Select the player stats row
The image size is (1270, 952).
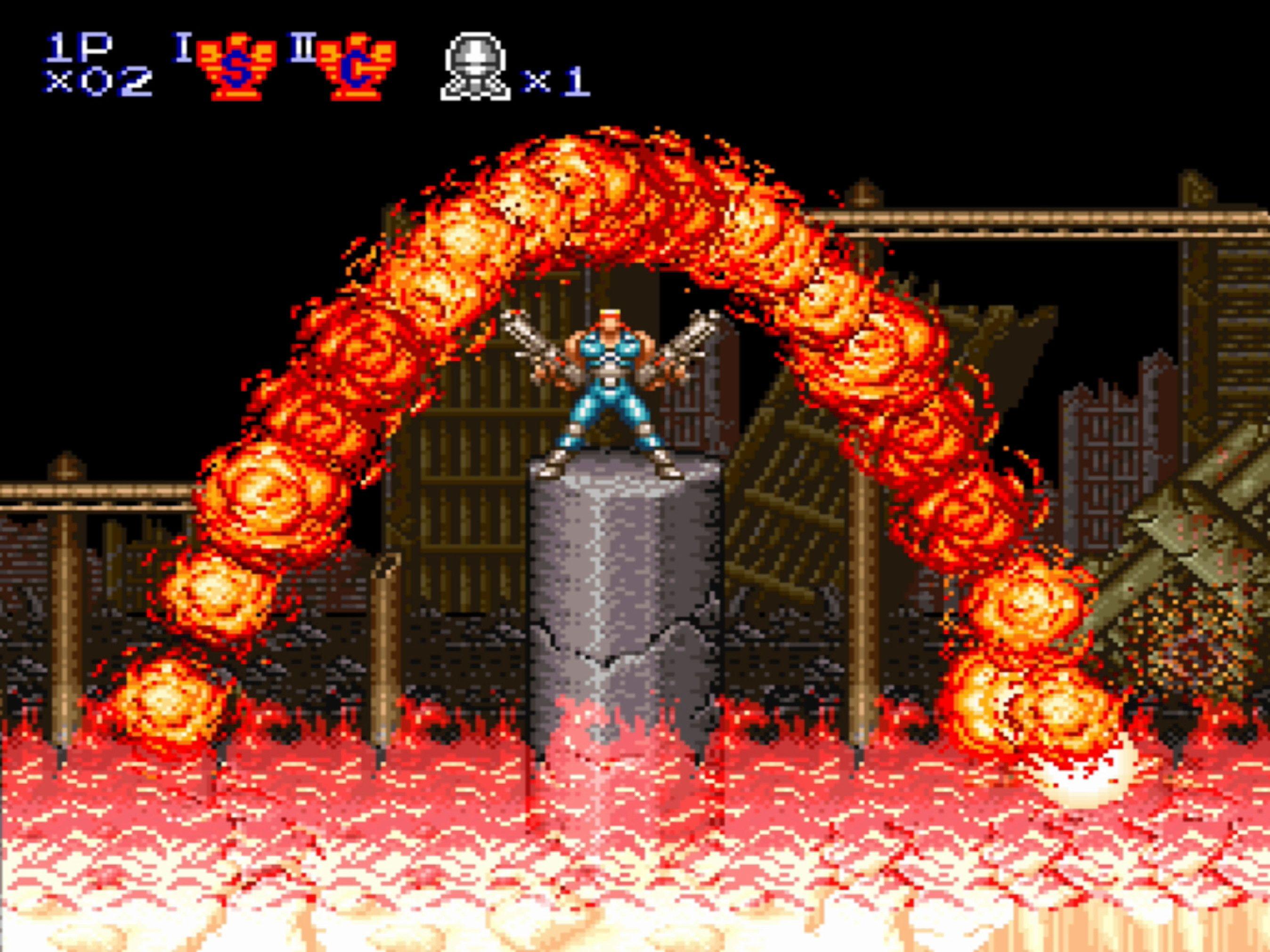click(92, 63)
